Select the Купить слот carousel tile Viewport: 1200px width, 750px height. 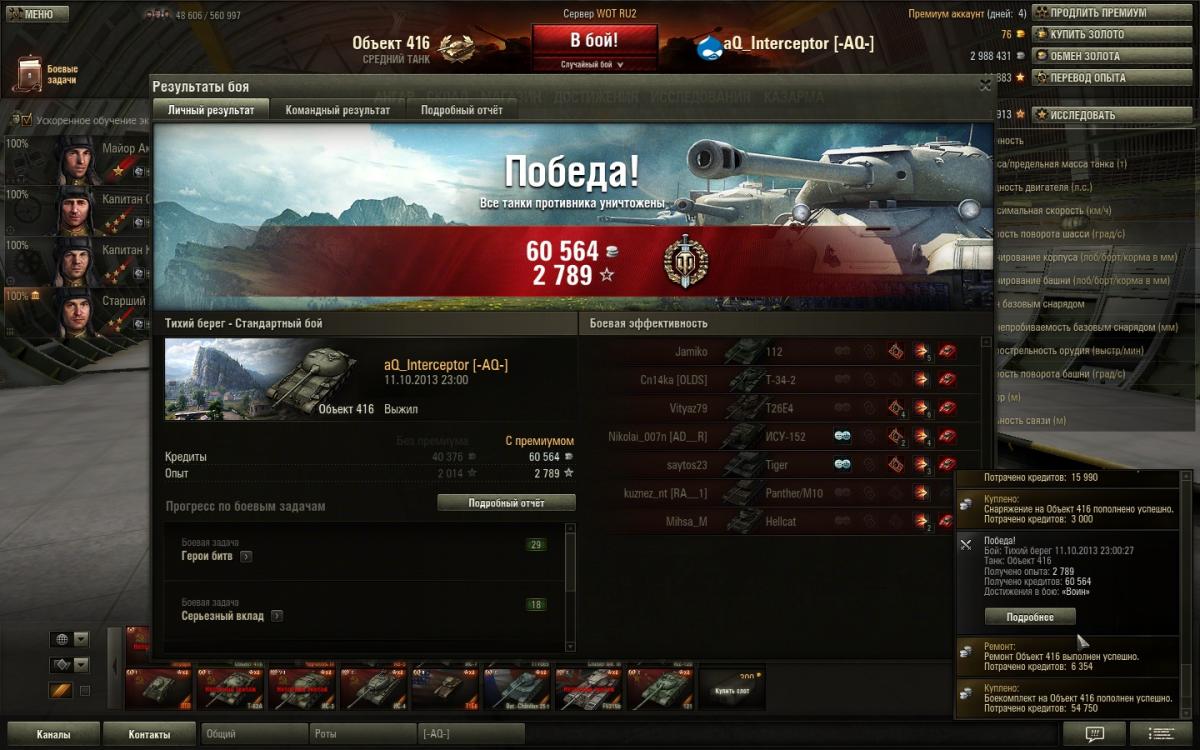coord(732,690)
